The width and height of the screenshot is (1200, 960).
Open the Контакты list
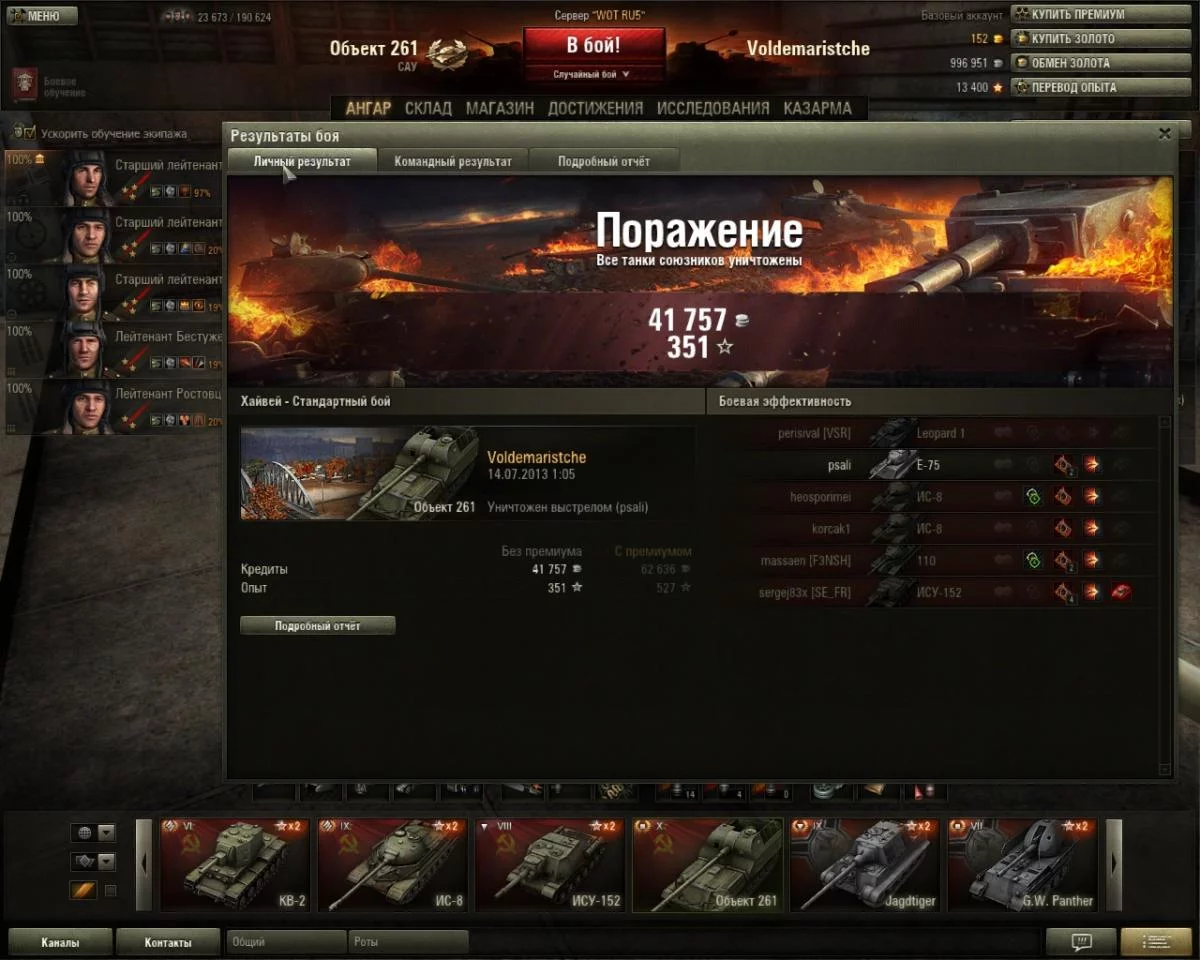click(x=168, y=942)
